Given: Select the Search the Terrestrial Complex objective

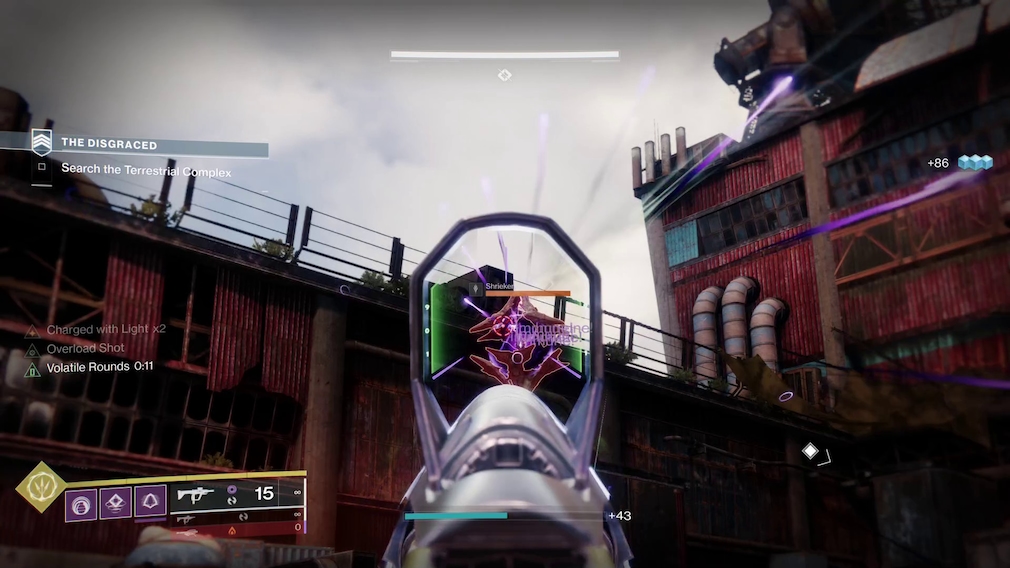Looking at the screenshot, I should click(x=146, y=170).
